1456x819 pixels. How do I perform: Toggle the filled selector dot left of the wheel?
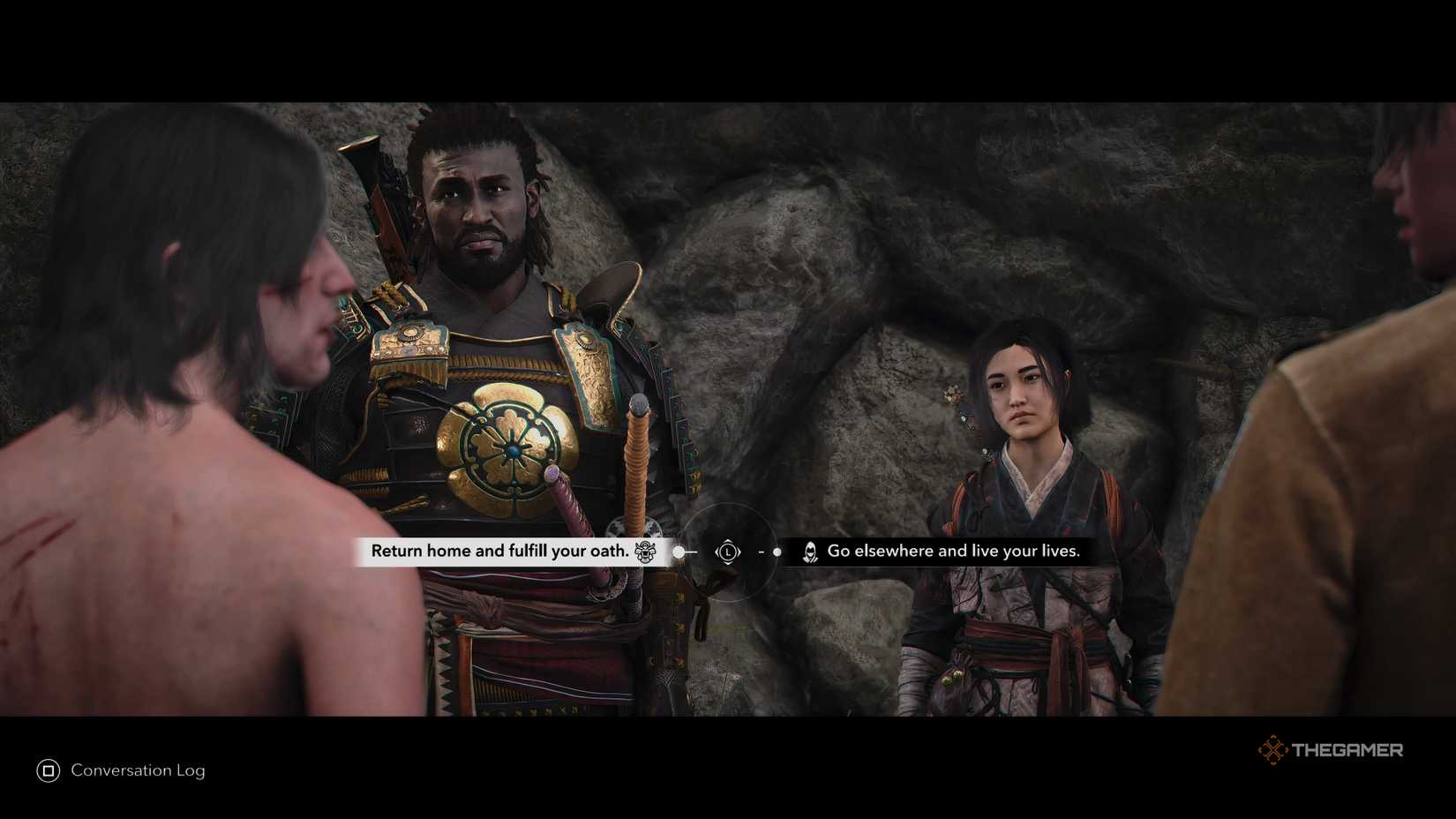[x=679, y=552]
